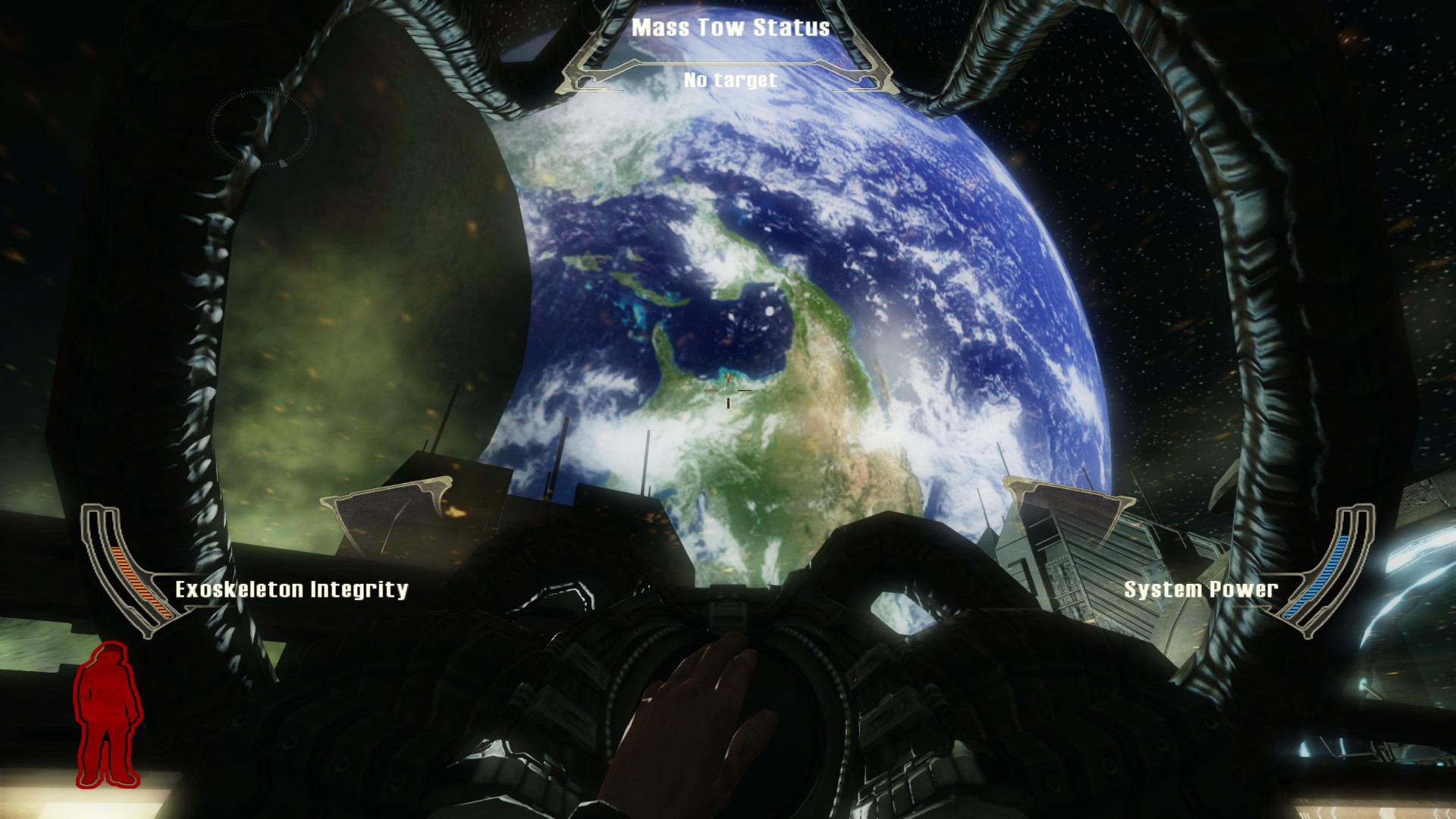Click the Exoskeleton Integrity text label
Viewport: 1456px width, 819px height.
coord(292,587)
